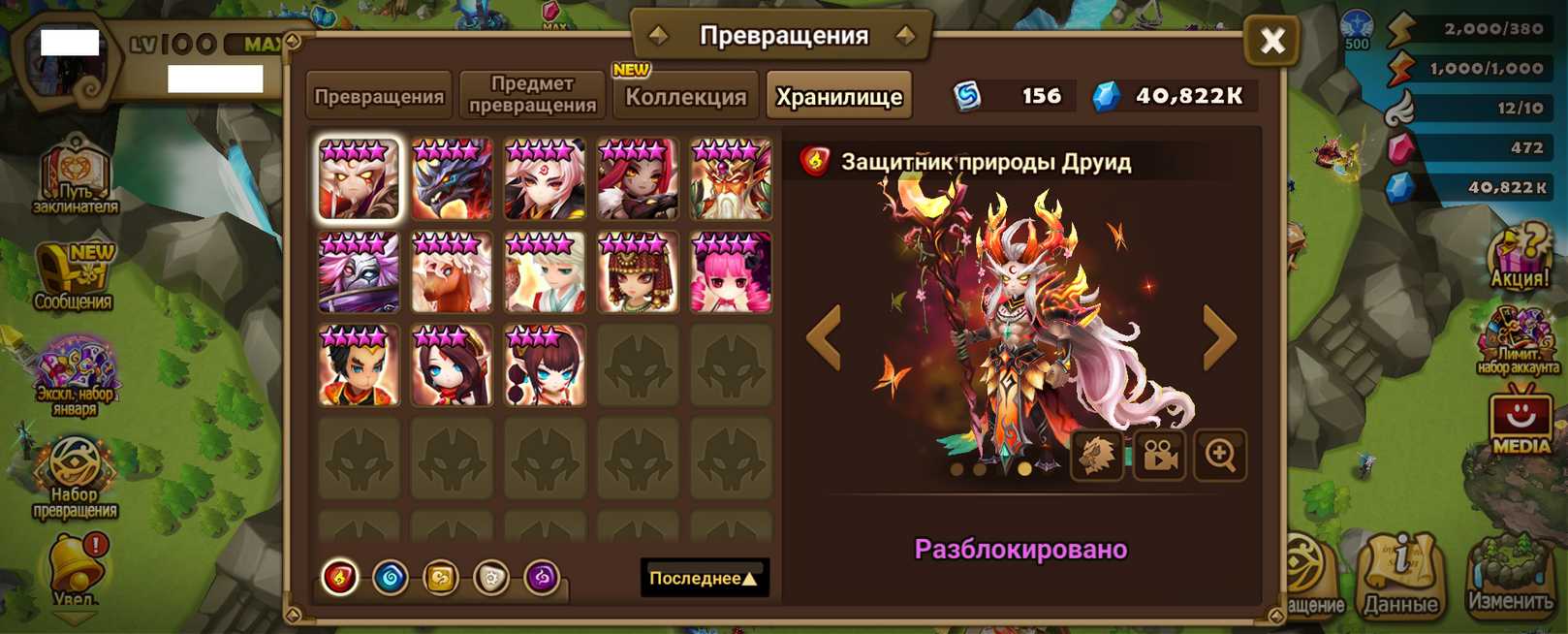Filter by the purple dark element
Screen dimensions: 1568x634
pos(542,578)
